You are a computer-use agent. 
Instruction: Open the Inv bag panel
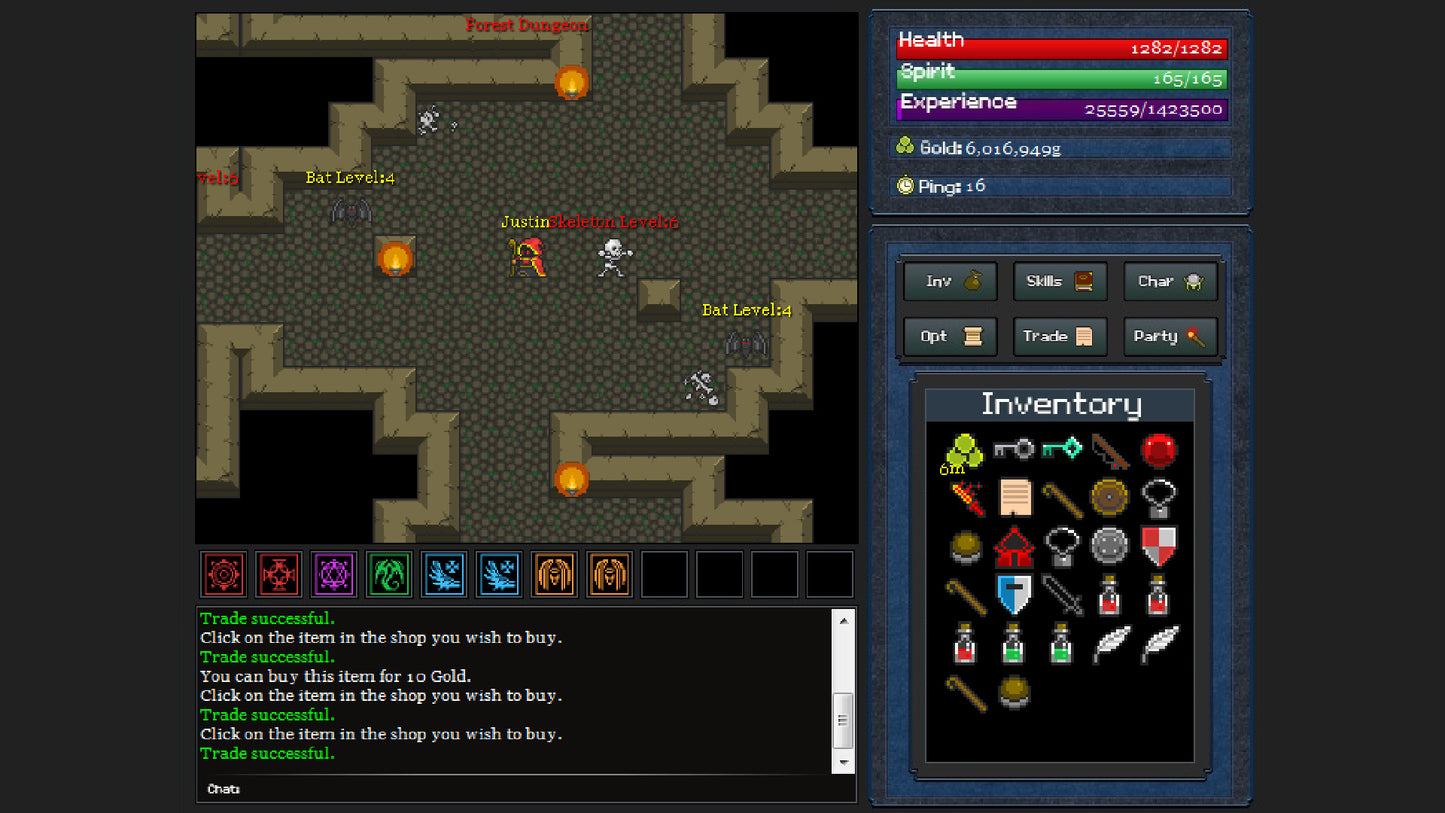950,282
